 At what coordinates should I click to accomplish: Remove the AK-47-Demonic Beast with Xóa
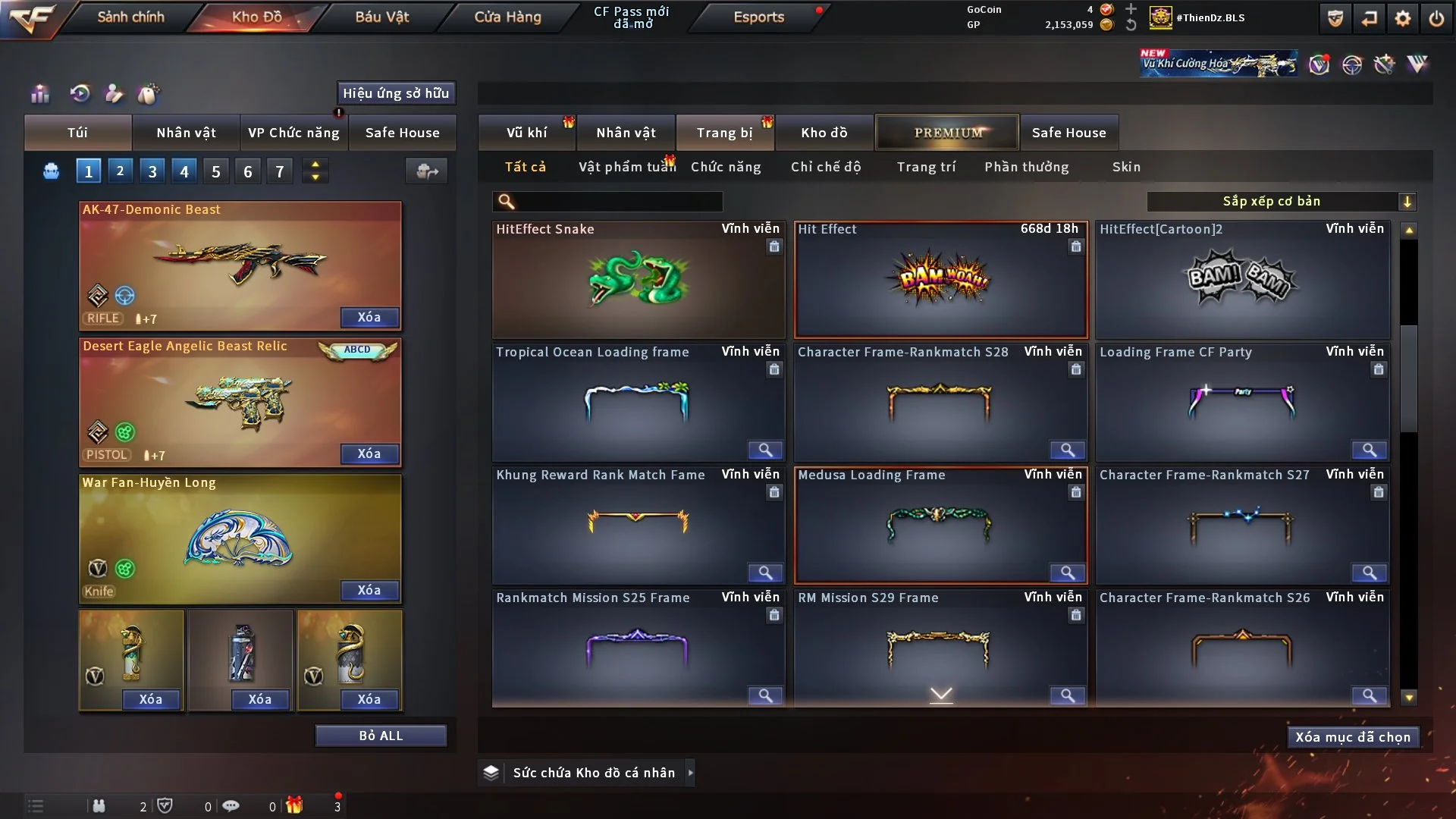tap(369, 317)
